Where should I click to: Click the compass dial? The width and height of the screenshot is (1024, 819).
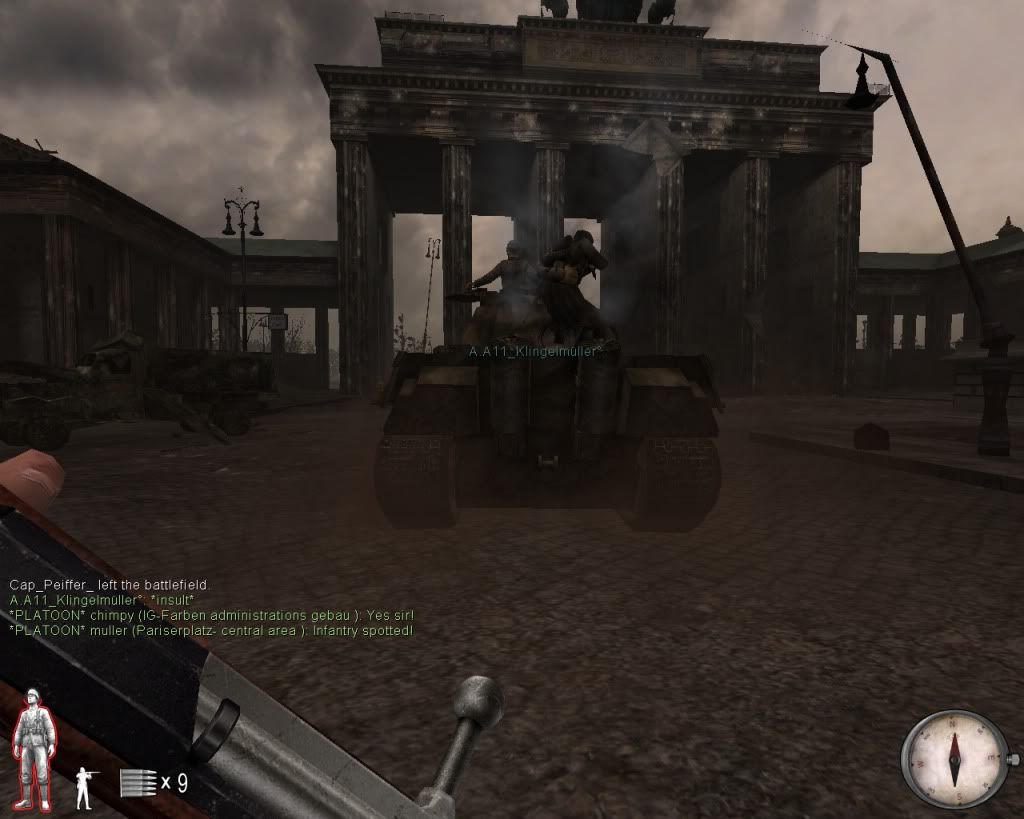[954, 759]
